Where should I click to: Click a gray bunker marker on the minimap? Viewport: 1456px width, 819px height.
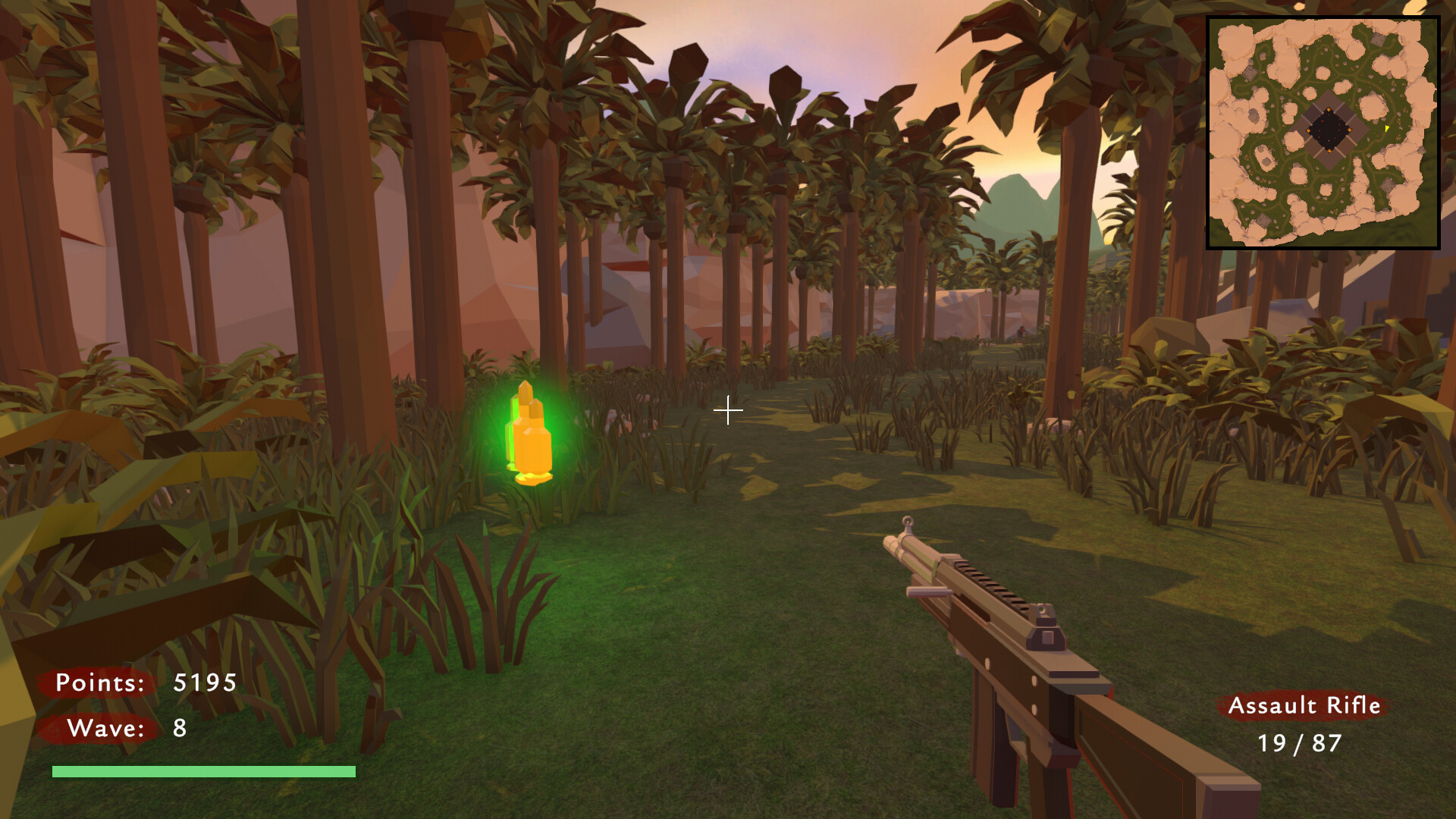1378,39
